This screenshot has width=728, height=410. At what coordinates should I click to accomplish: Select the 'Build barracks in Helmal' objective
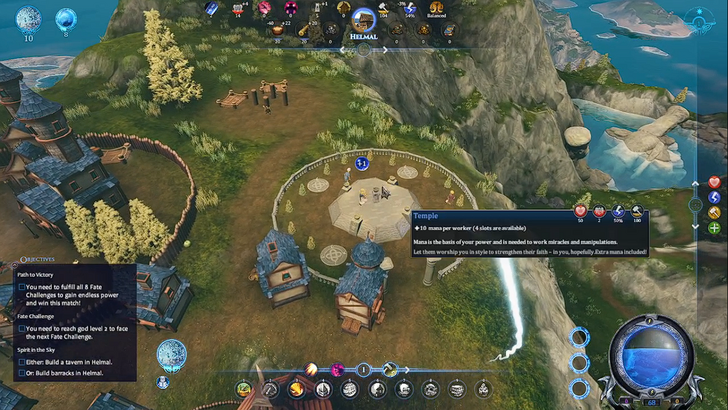click(x=23, y=374)
